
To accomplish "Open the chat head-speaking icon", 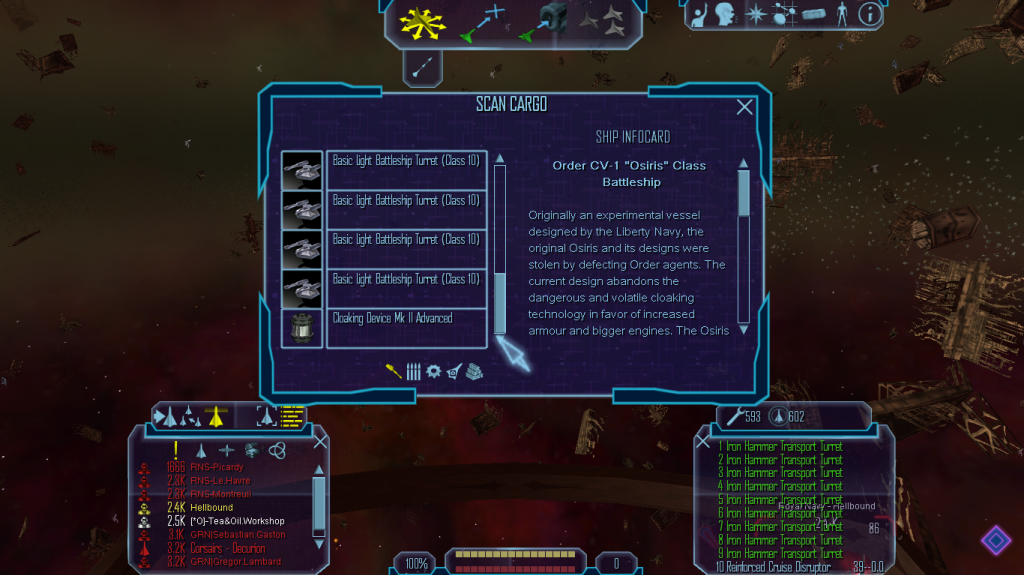I will point(726,15).
